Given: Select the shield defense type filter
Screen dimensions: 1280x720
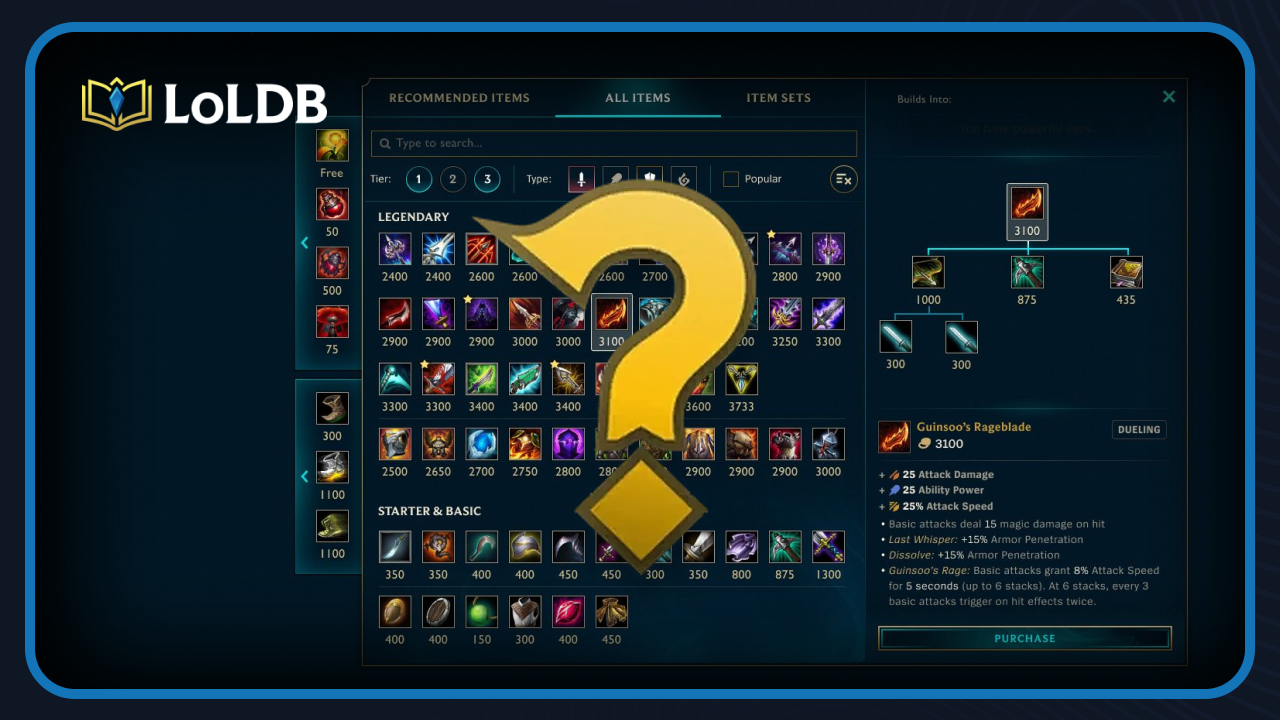Looking at the screenshot, I should click(650, 179).
